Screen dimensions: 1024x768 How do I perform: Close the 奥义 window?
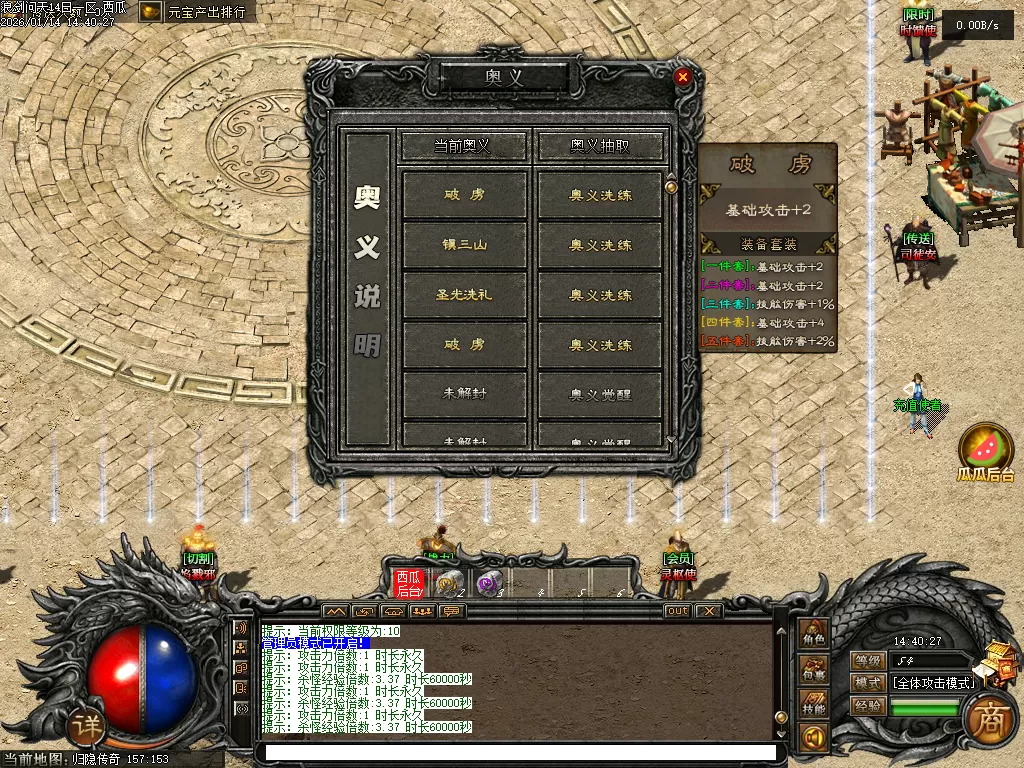(683, 77)
